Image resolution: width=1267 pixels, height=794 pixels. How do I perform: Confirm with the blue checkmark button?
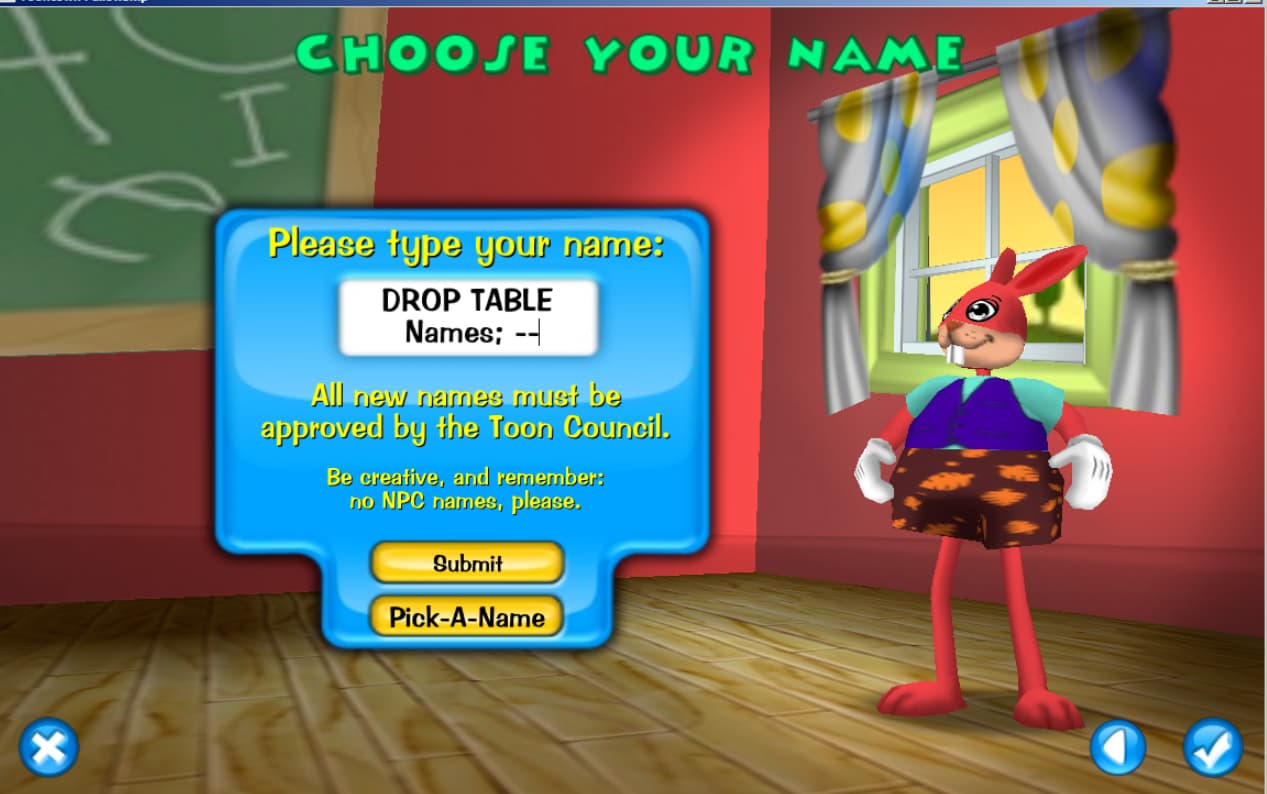tap(1212, 747)
